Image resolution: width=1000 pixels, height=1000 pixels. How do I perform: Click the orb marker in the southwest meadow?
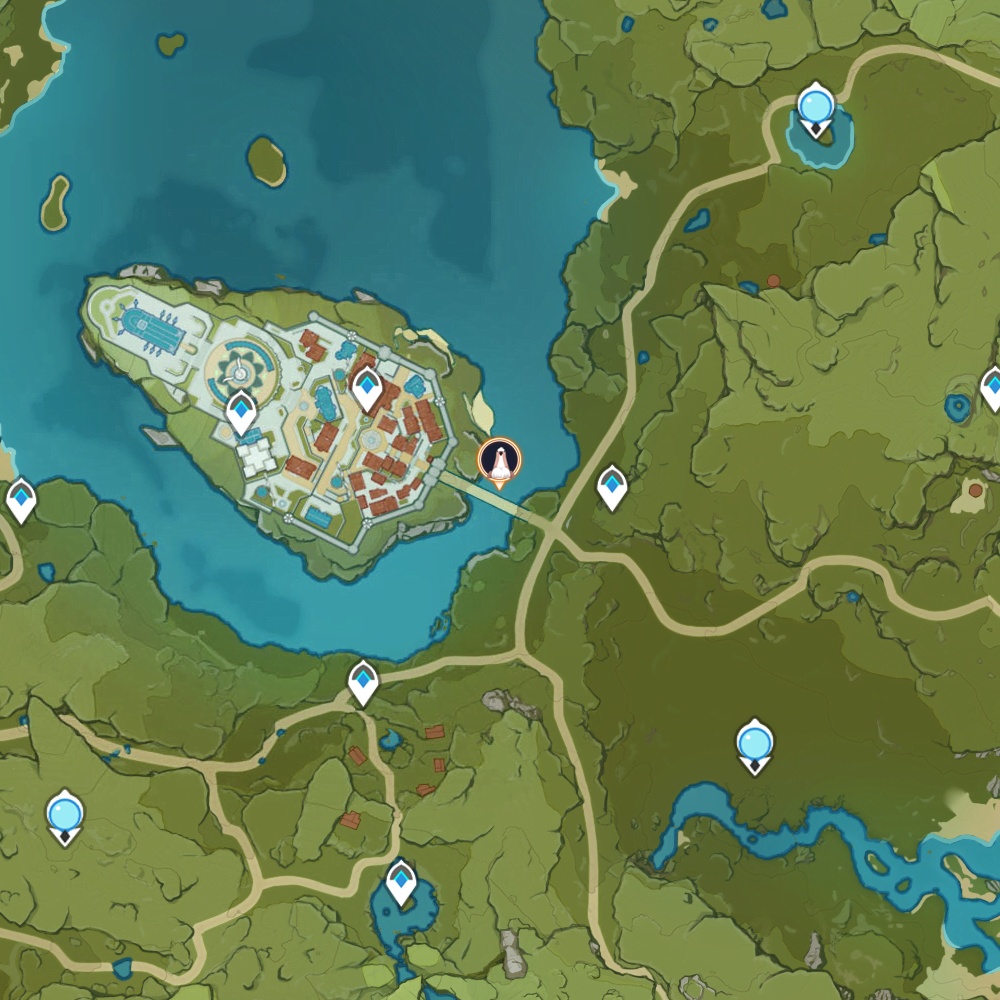(x=65, y=814)
